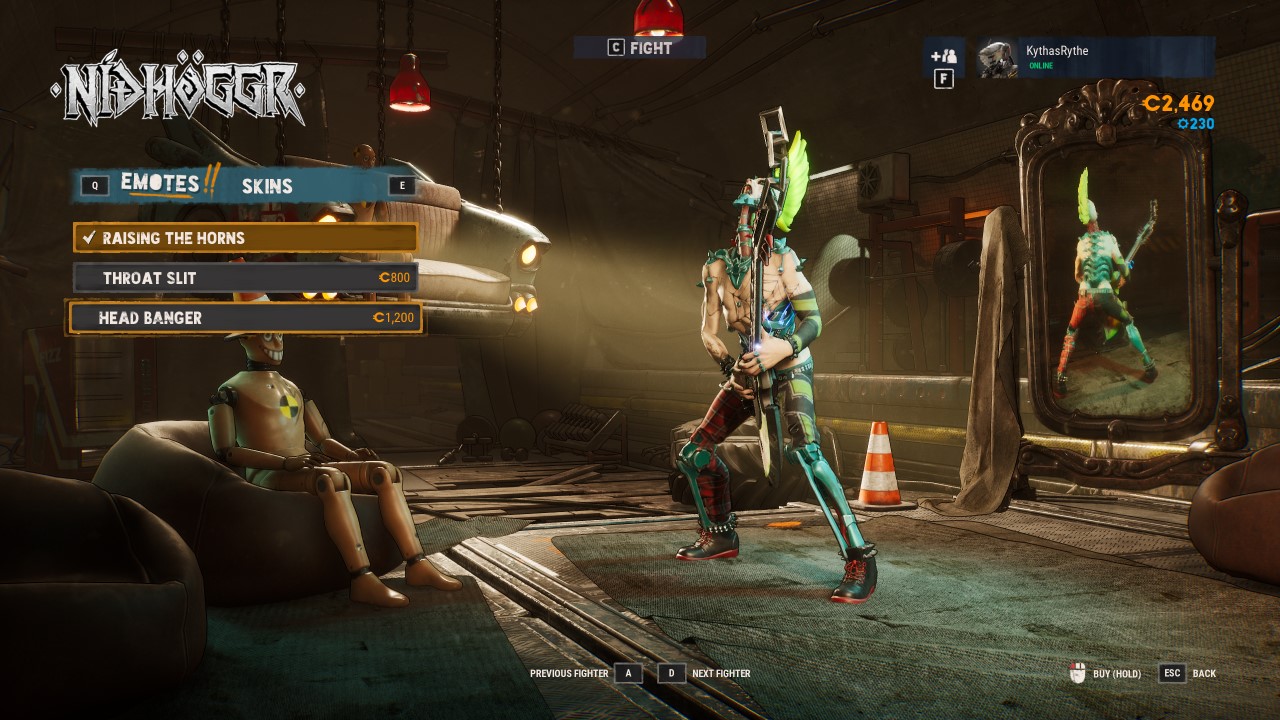1280x720 pixels.
Task: Select the Raising the Horns emote
Action: click(x=245, y=238)
